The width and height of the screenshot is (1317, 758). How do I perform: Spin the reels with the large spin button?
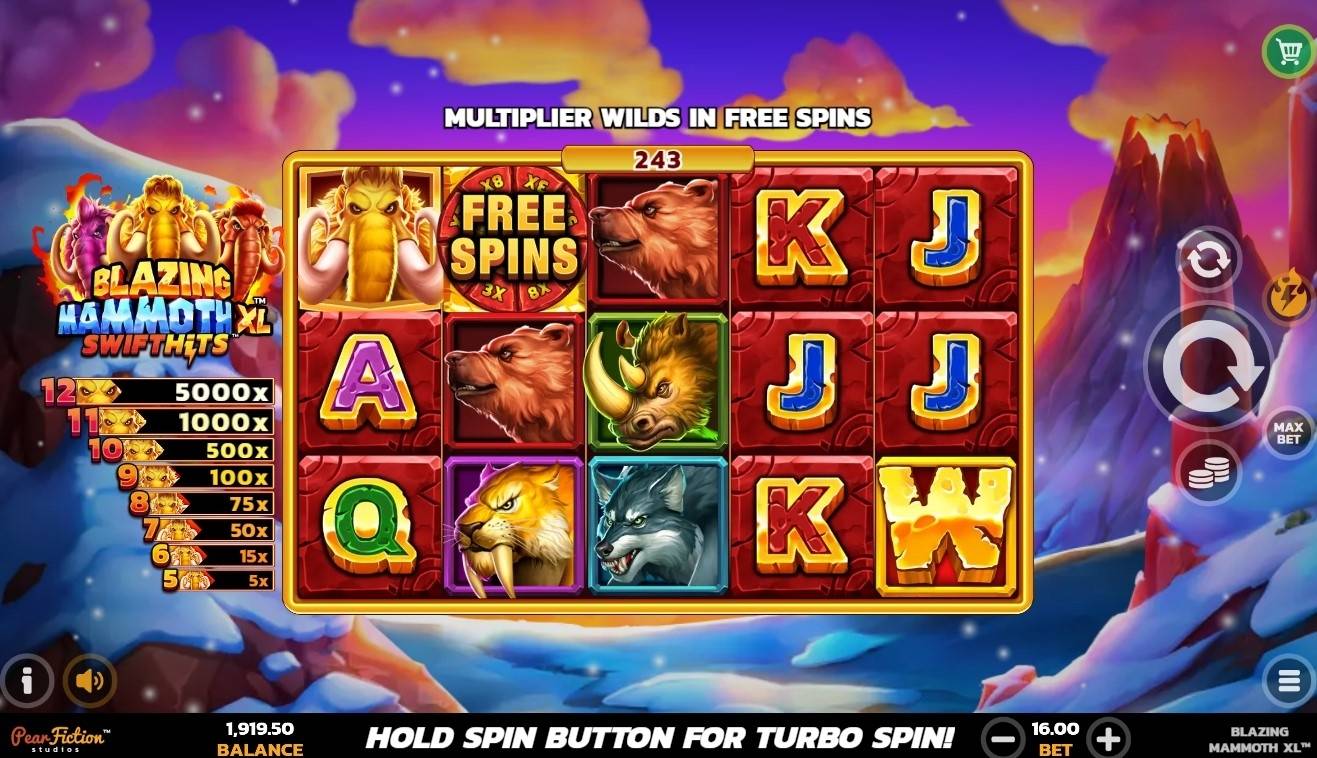pos(1208,367)
